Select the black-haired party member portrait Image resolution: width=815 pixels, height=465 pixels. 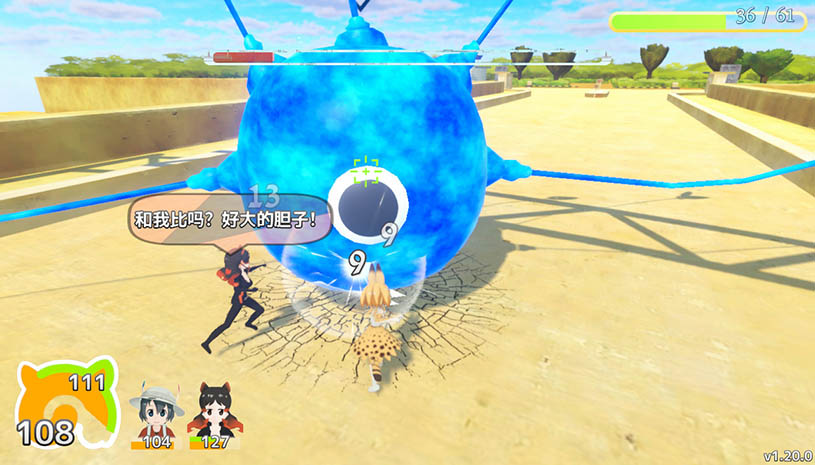(x=211, y=409)
